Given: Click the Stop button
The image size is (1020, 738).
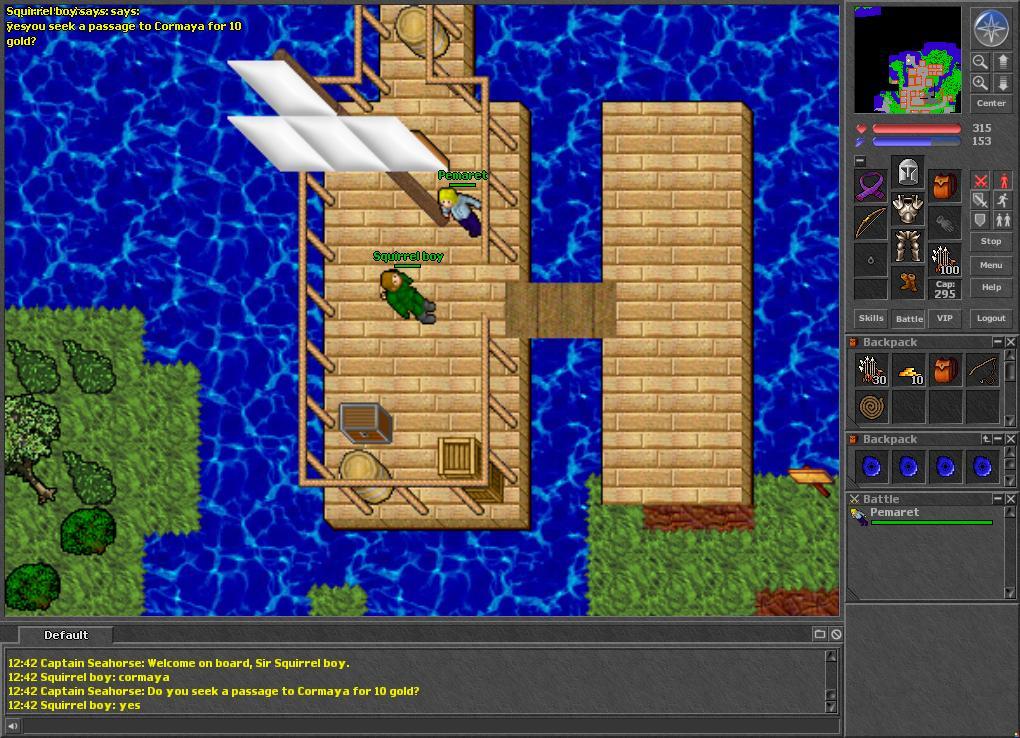Looking at the screenshot, I should coord(990,241).
